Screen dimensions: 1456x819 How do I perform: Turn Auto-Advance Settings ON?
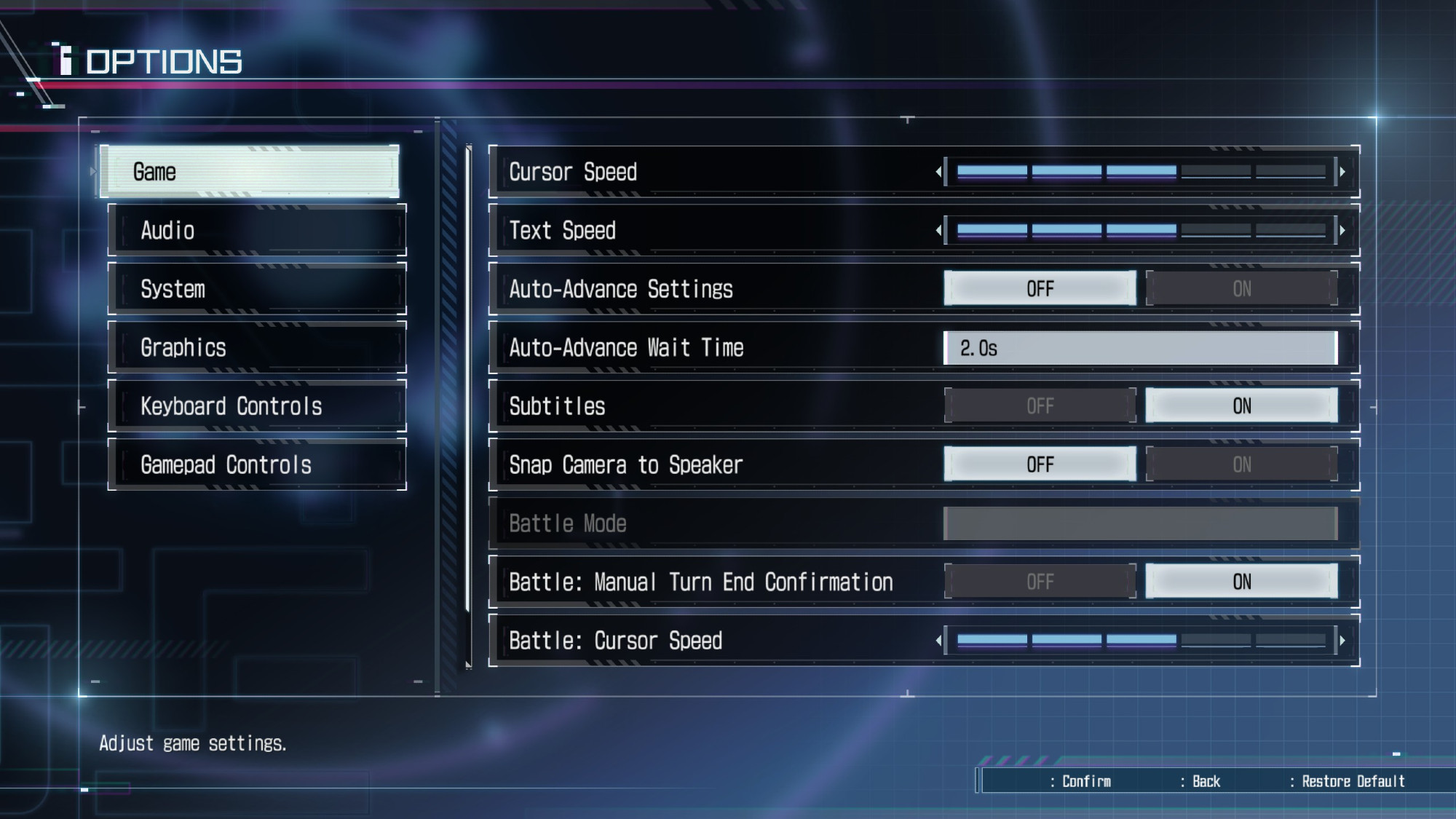click(1241, 289)
